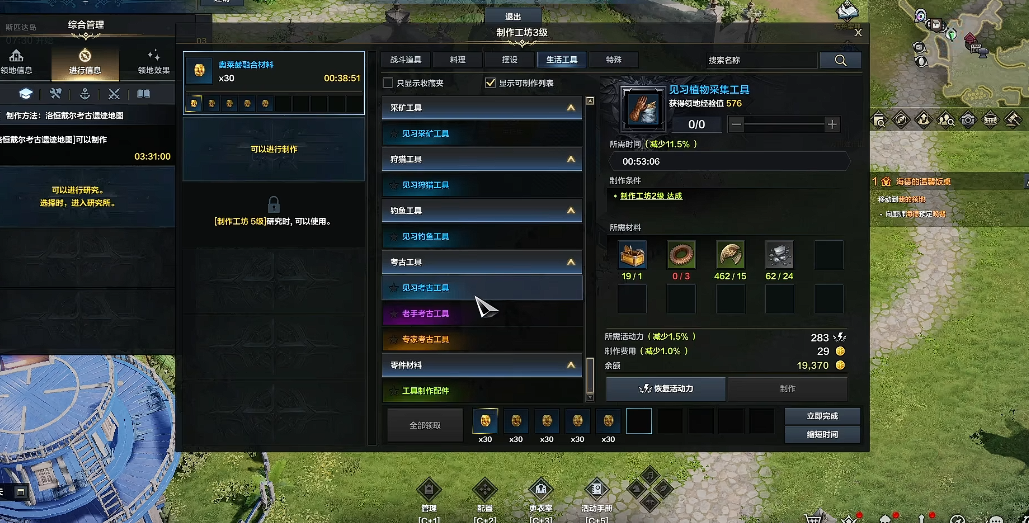Choose the 见习钓鱼工具 recipe
The height and width of the screenshot is (523, 1029).
425,237
